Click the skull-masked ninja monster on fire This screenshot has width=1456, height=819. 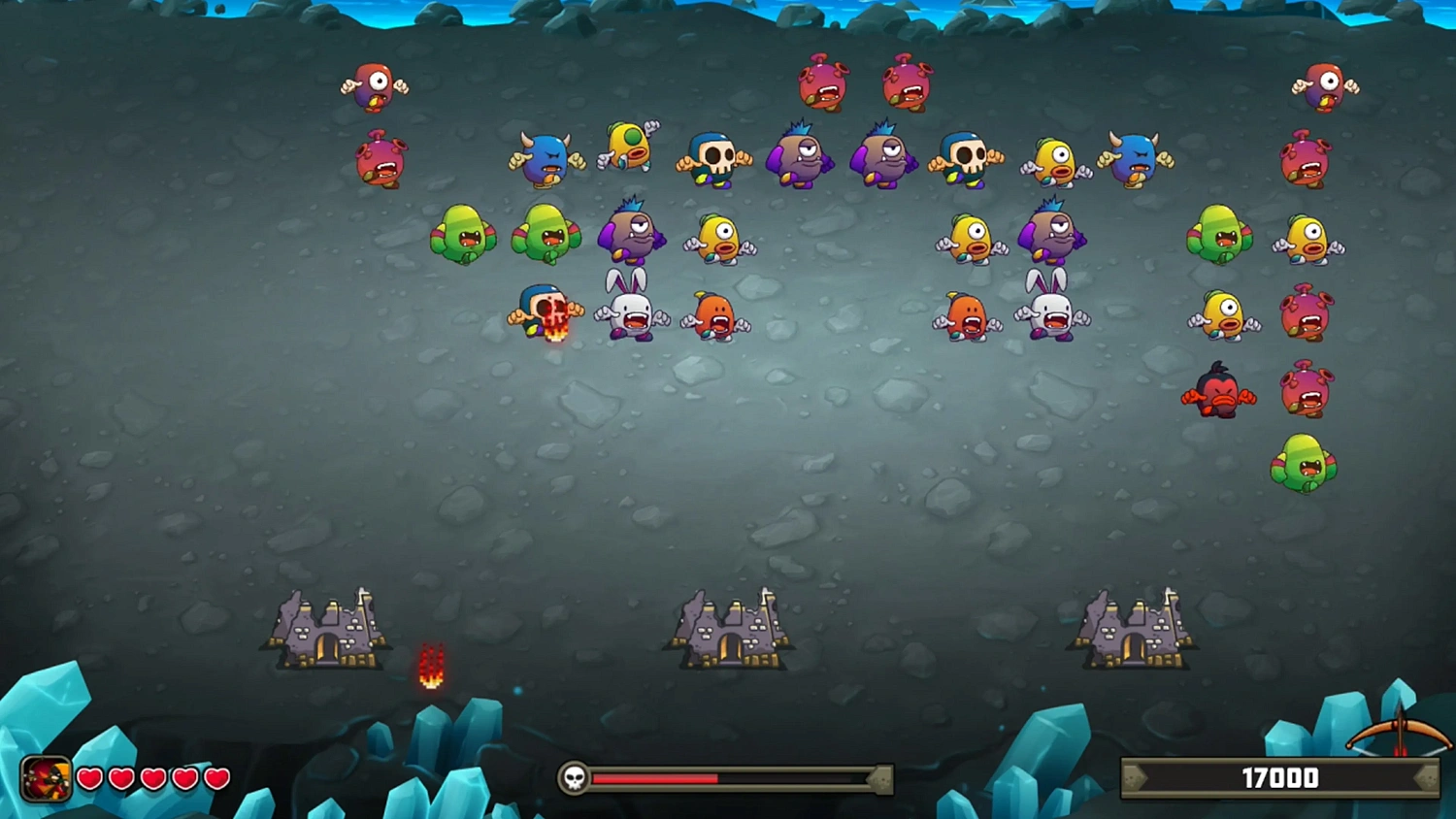click(544, 312)
